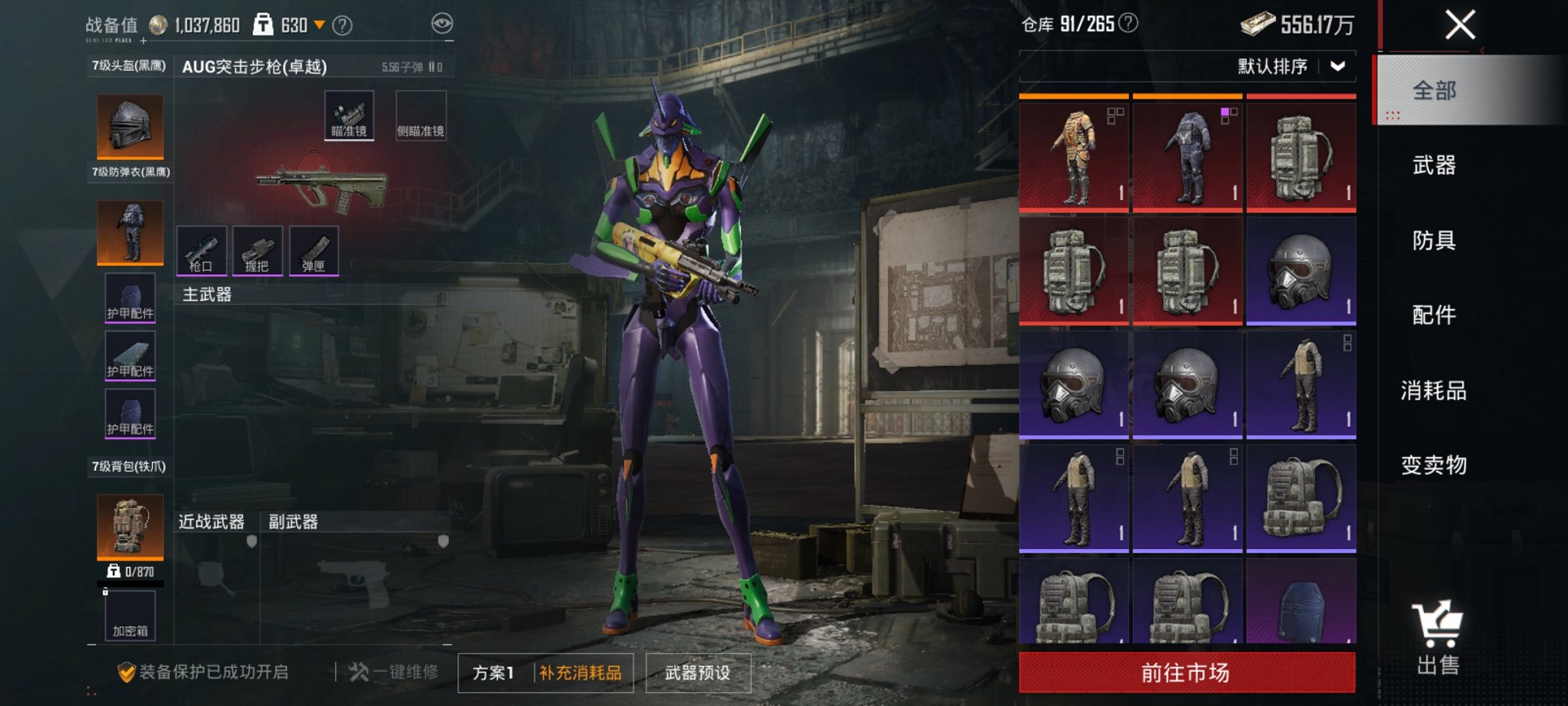The height and width of the screenshot is (706, 1568).
Task: Switch to the 武器 category tab
Action: pyautogui.click(x=1433, y=165)
